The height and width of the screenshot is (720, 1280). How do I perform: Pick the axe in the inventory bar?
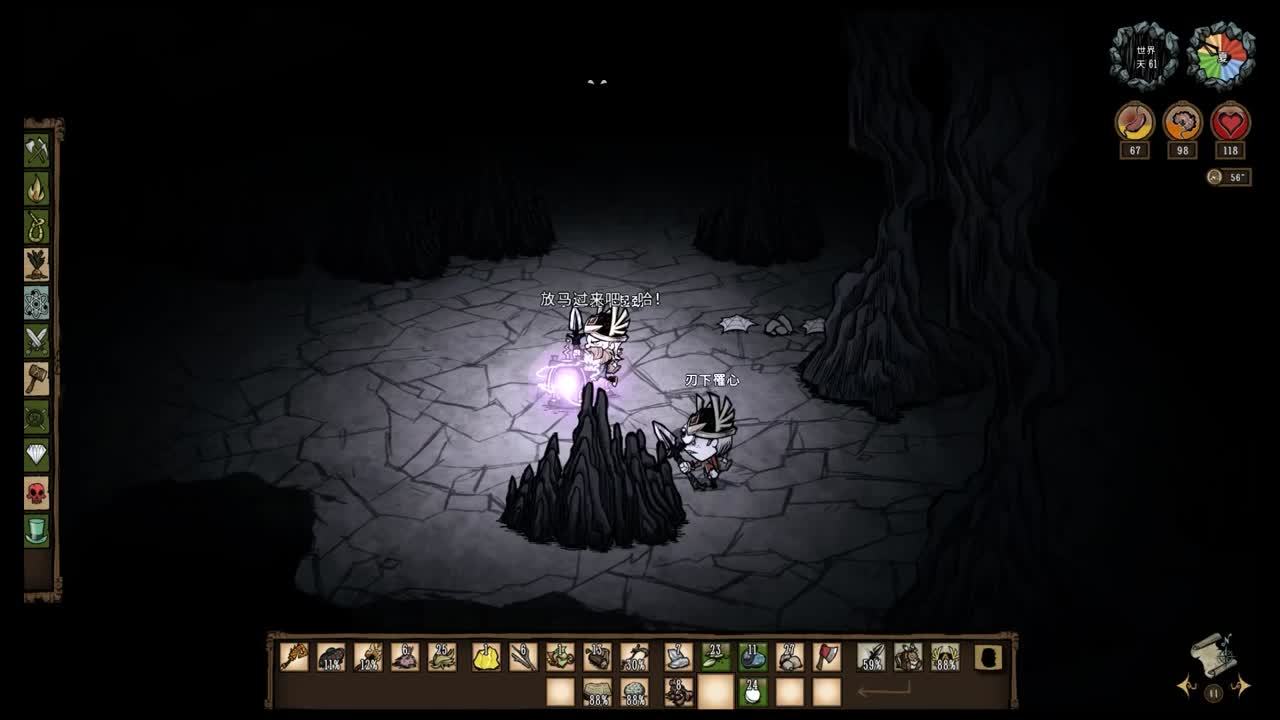[x=827, y=657]
